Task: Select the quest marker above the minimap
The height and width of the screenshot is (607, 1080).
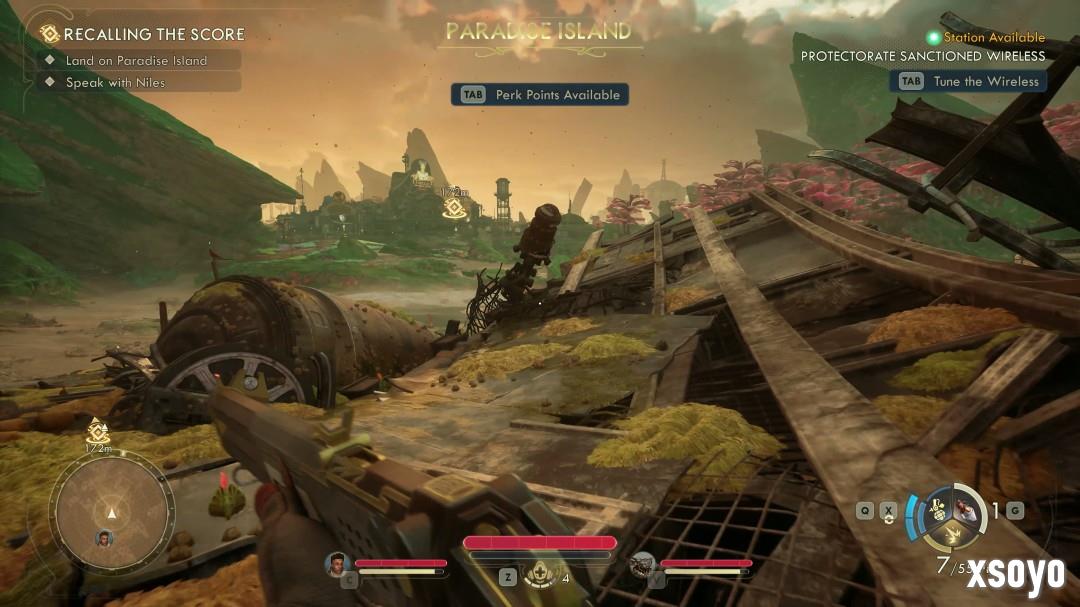Action: (97, 432)
